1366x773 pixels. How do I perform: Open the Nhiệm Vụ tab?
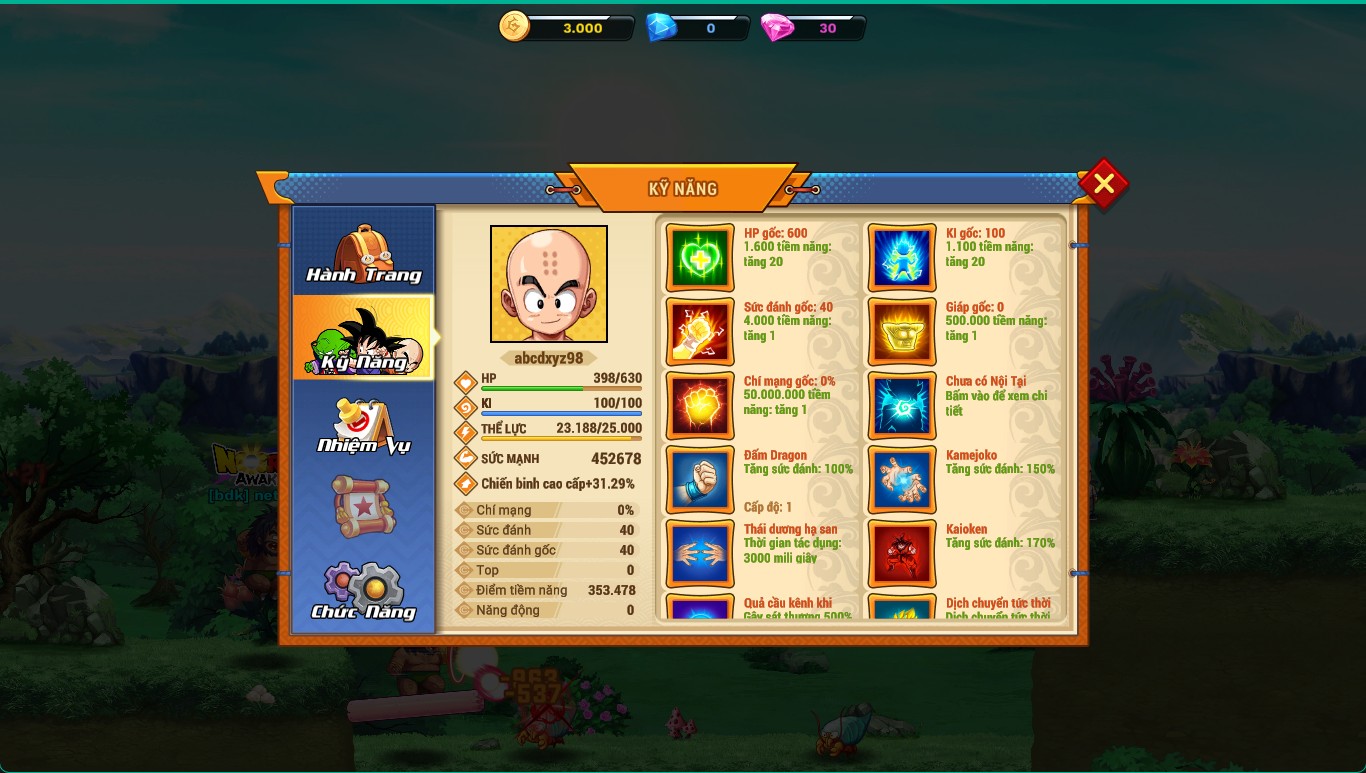pos(364,425)
